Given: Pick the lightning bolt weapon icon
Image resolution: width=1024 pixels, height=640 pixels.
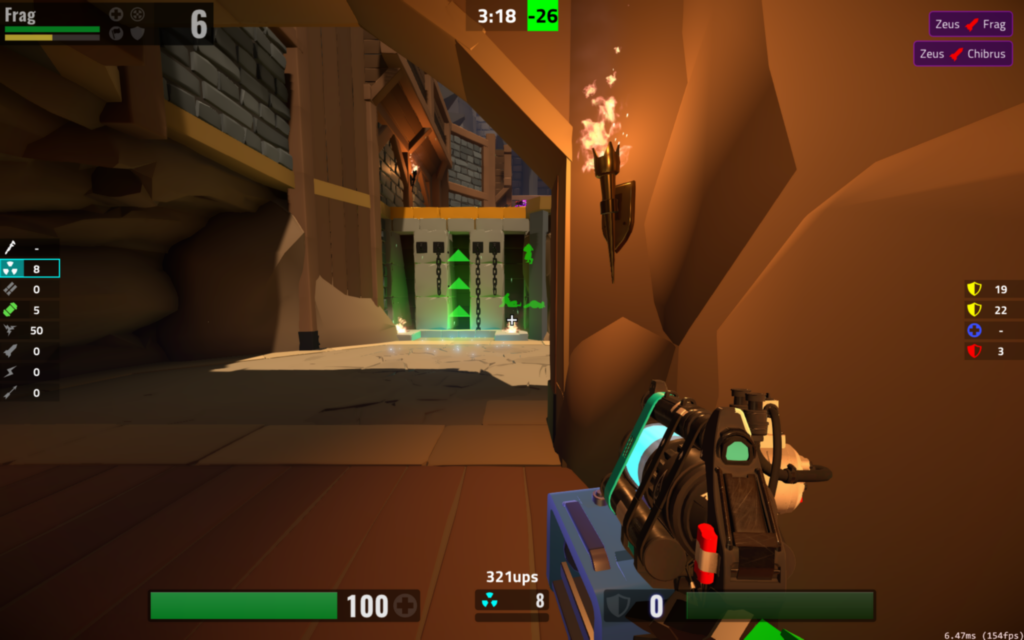Looking at the screenshot, I should pyautogui.click(x=12, y=372).
